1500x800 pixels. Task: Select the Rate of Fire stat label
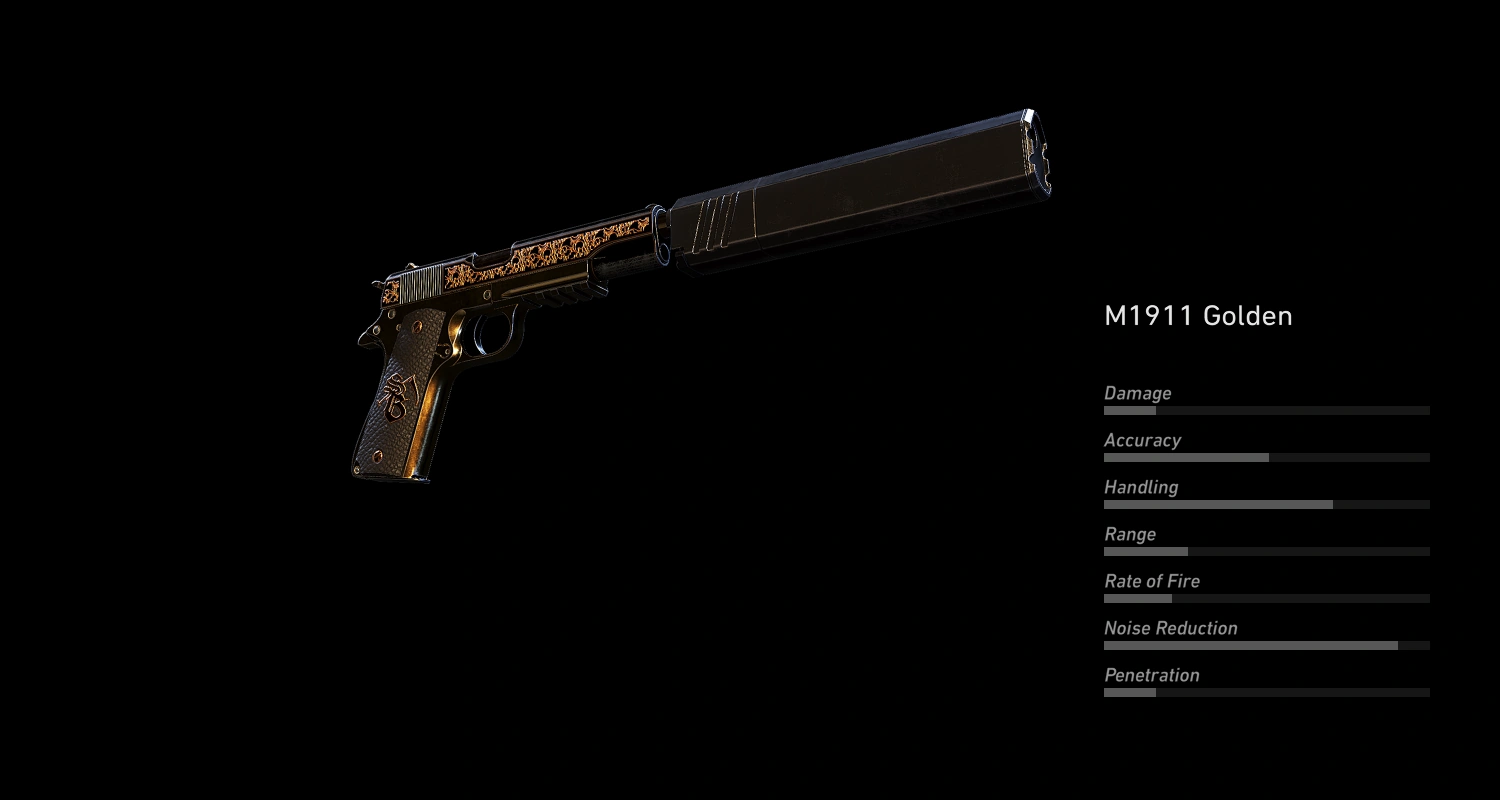1151,581
